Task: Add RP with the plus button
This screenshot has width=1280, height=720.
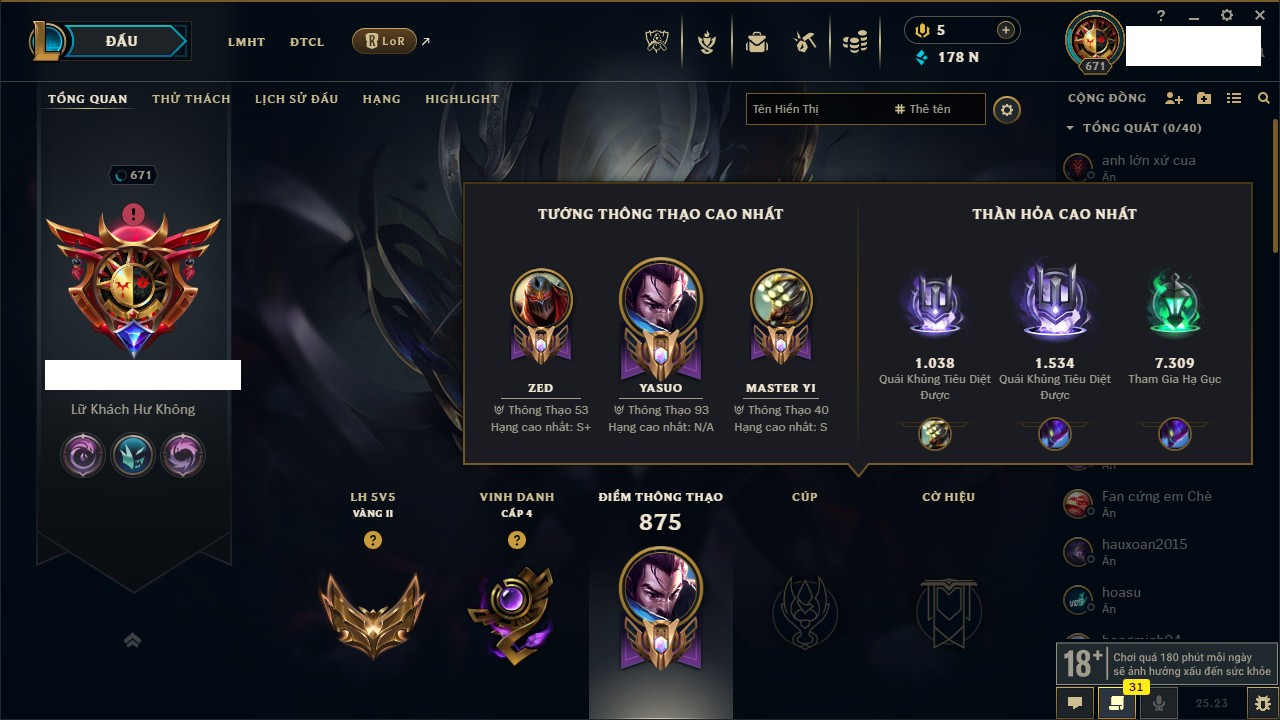Action: [1006, 30]
